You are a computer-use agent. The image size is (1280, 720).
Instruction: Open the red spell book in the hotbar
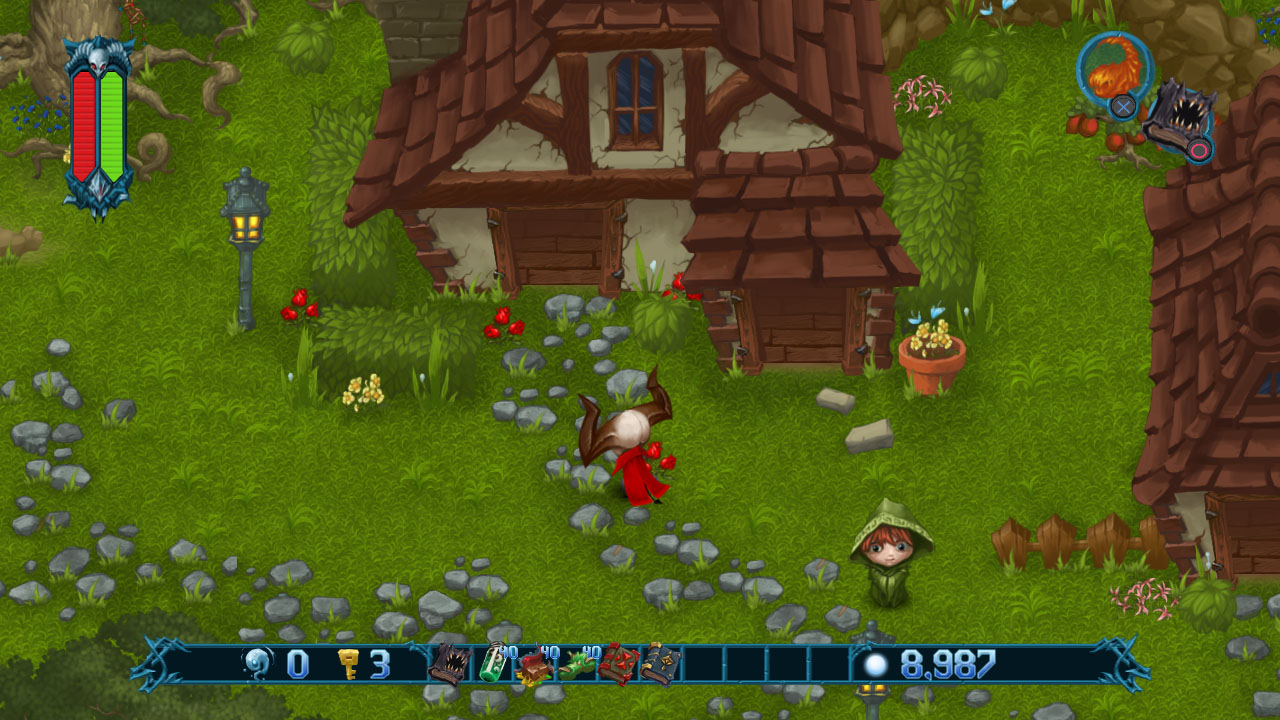(618, 663)
